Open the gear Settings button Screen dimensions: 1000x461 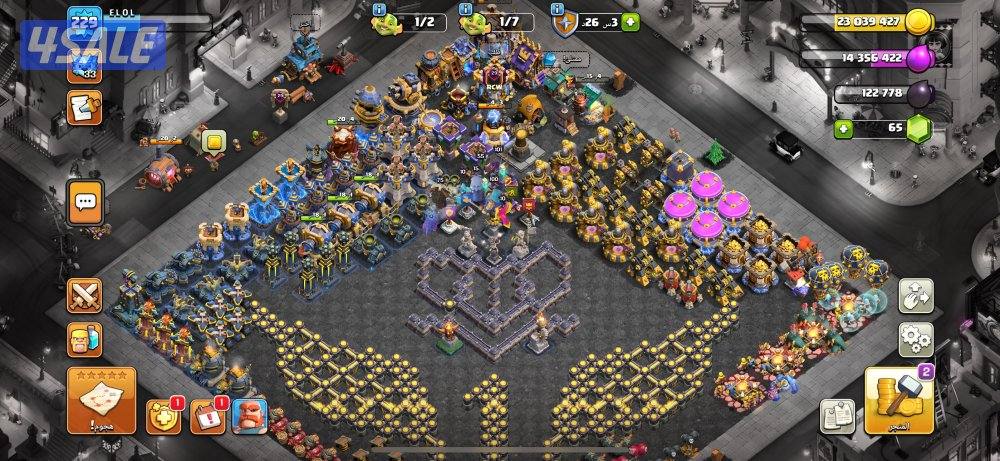(915, 340)
